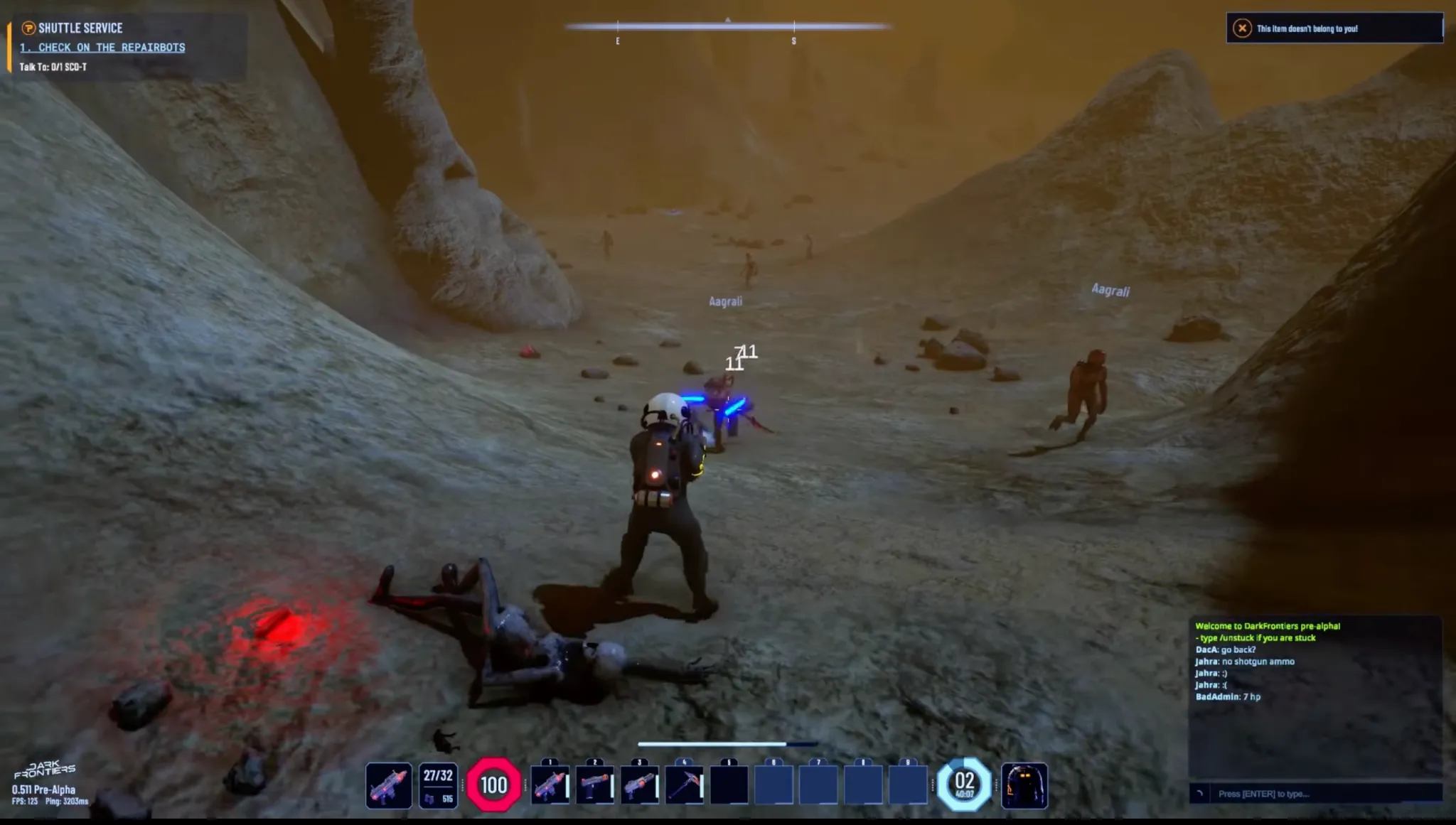Click the orange quest marker beside SHUTTLE SERVICE
The image size is (1456, 825).
pyautogui.click(x=28, y=28)
